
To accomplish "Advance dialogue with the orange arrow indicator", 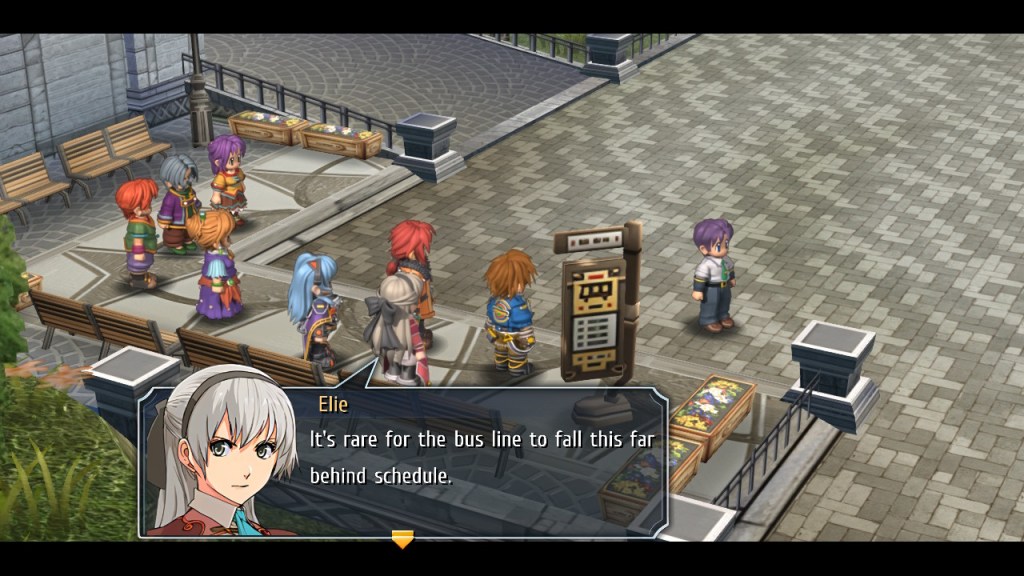I will point(402,540).
